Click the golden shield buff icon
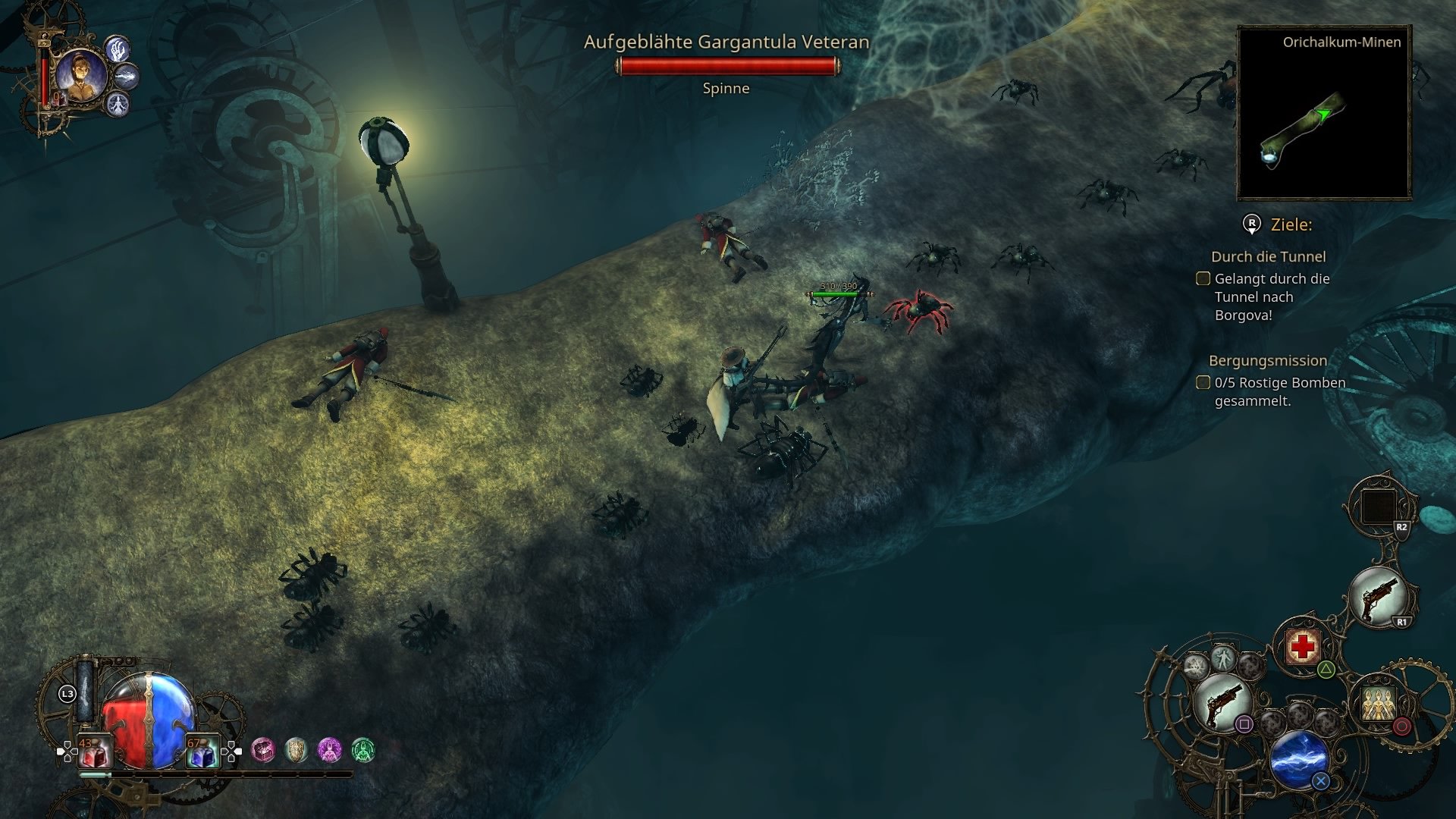This screenshot has height=819, width=1456. tap(296, 750)
